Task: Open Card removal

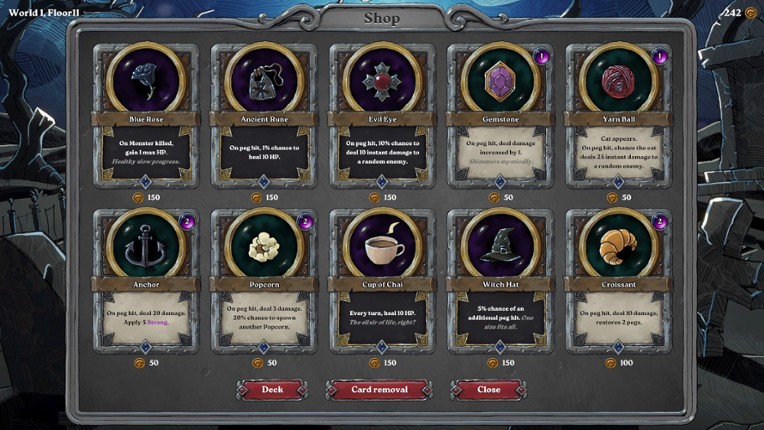Action: [x=378, y=389]
